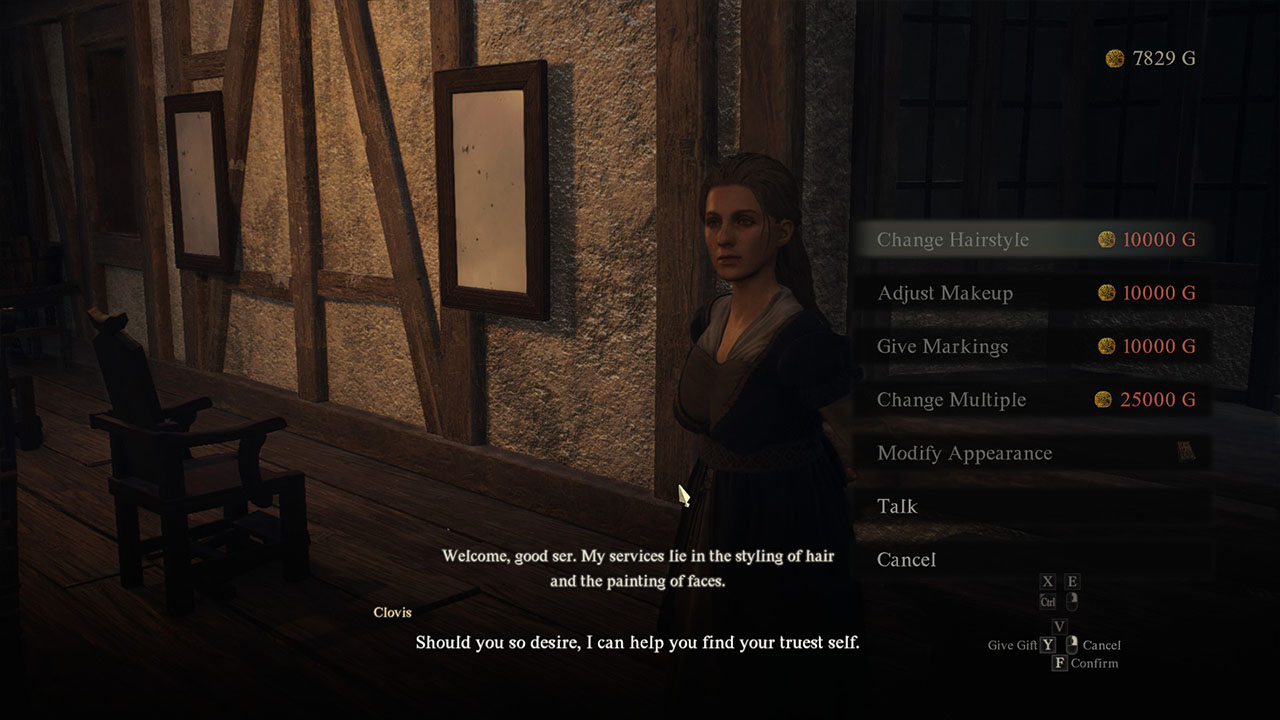Pick the Give Markings option
The width and height of the screenshot is (1280, 720).
[x=1034, y=347]
